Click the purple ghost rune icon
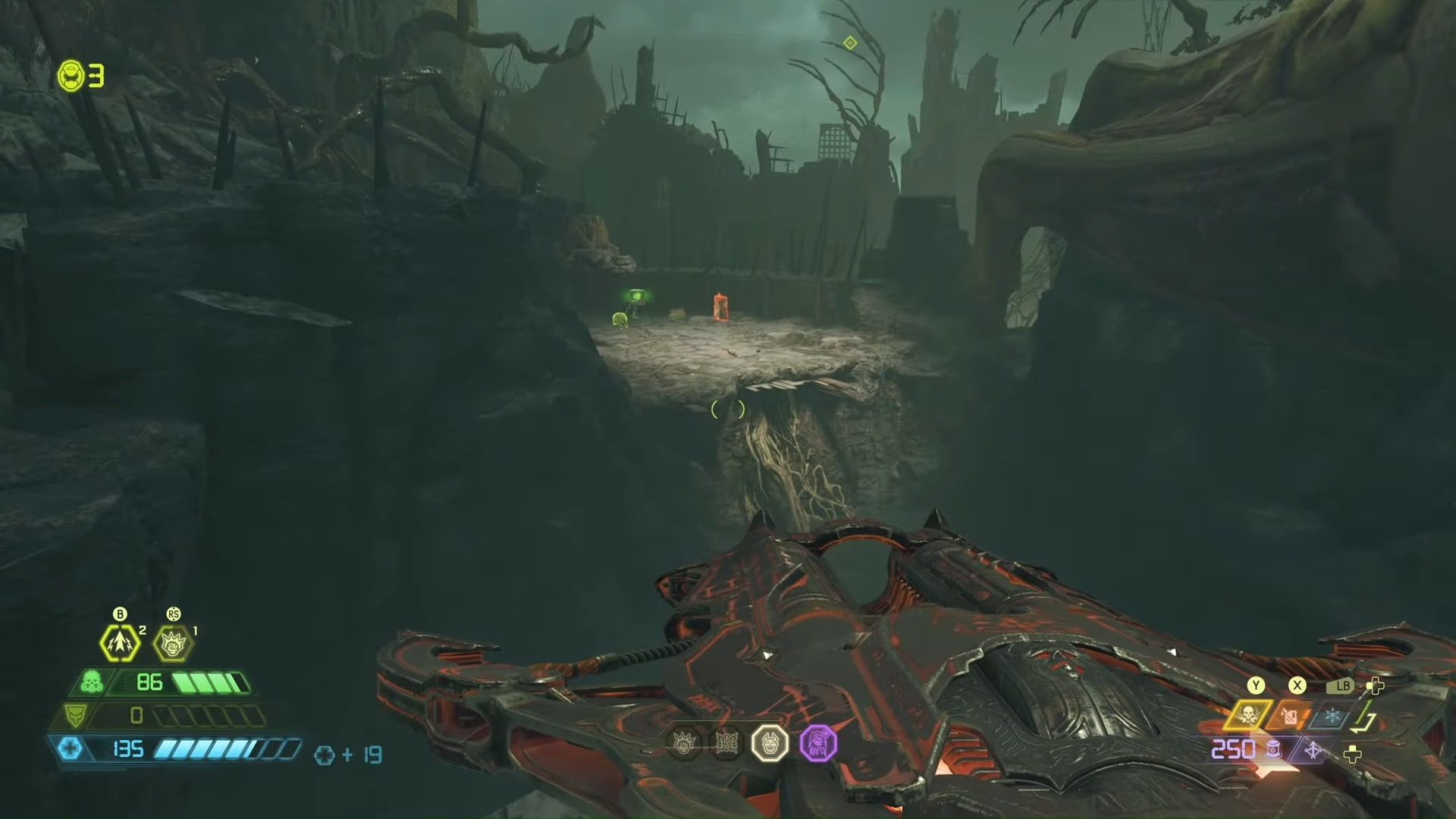Image resolution: width=1456 pixels, height=819 pixels. [x=818, y=742]
